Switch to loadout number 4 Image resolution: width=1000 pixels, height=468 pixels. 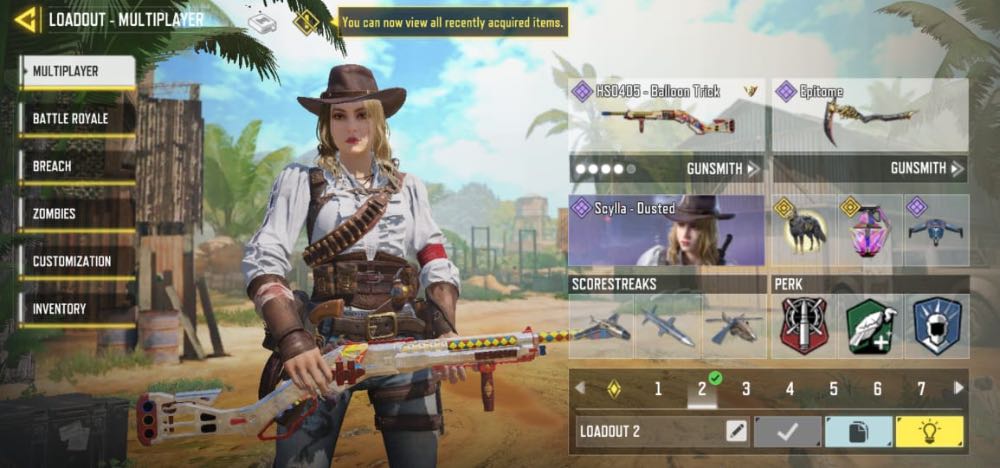pos(790,389)
